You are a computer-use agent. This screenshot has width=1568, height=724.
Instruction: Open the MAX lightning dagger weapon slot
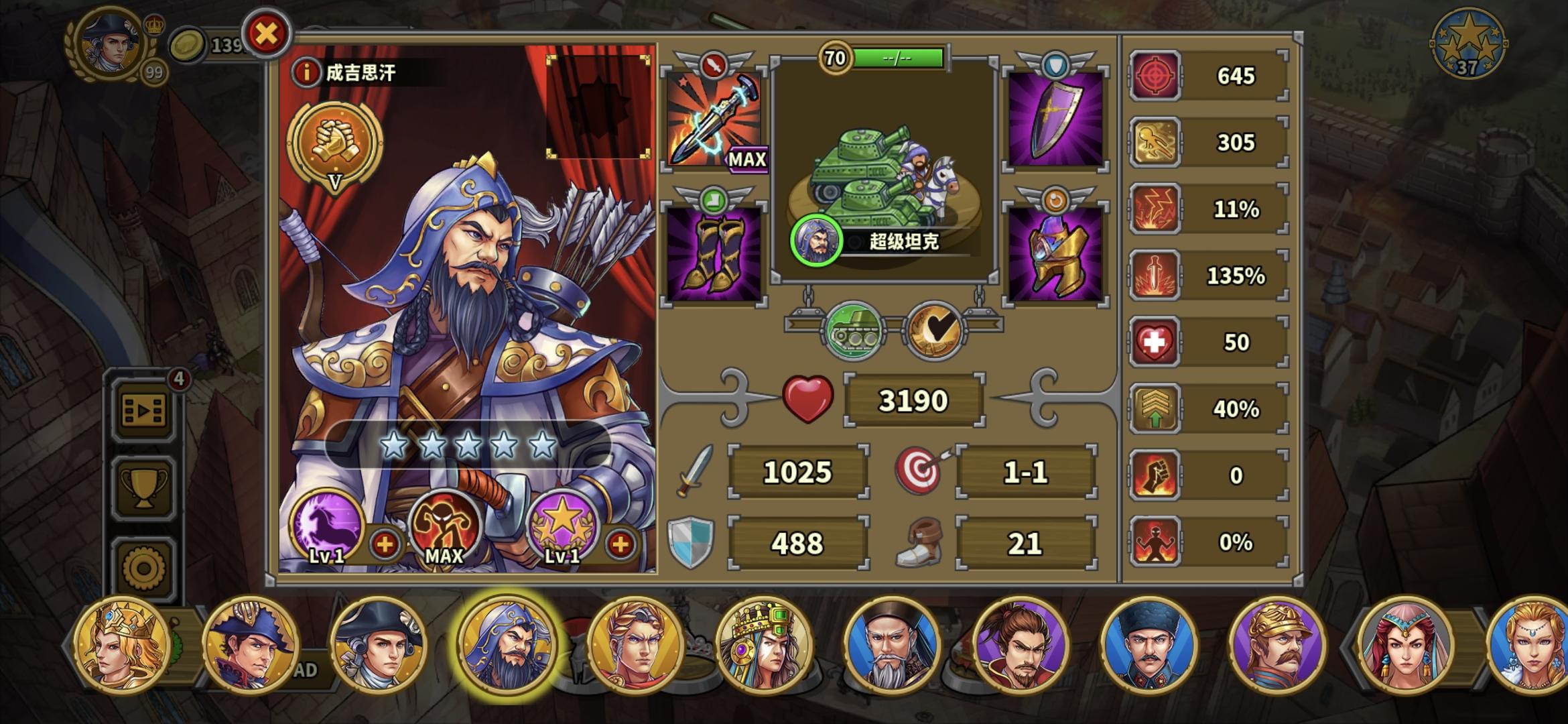pos(713,121)
